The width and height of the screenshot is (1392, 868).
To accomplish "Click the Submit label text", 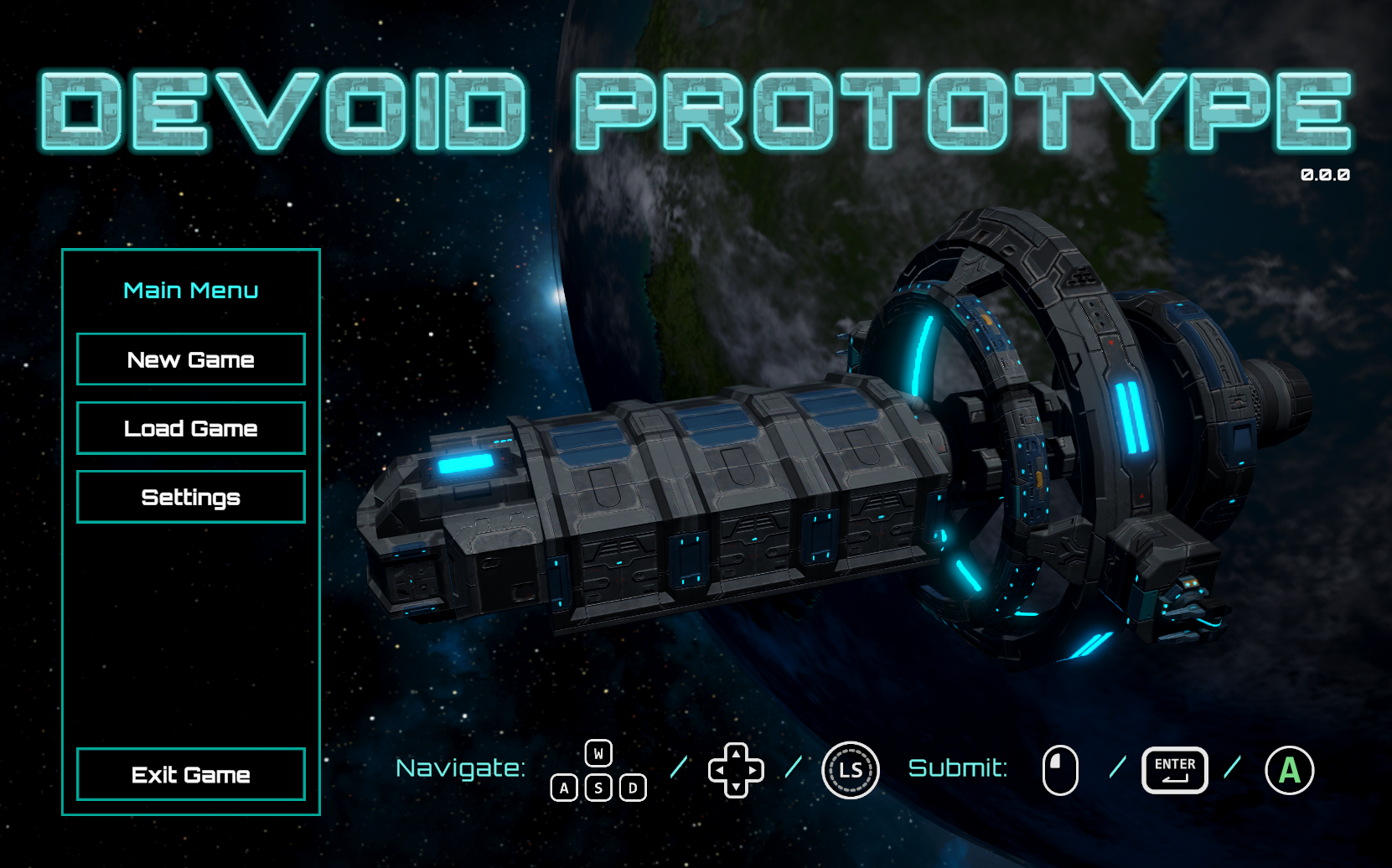I will [958, 767].
